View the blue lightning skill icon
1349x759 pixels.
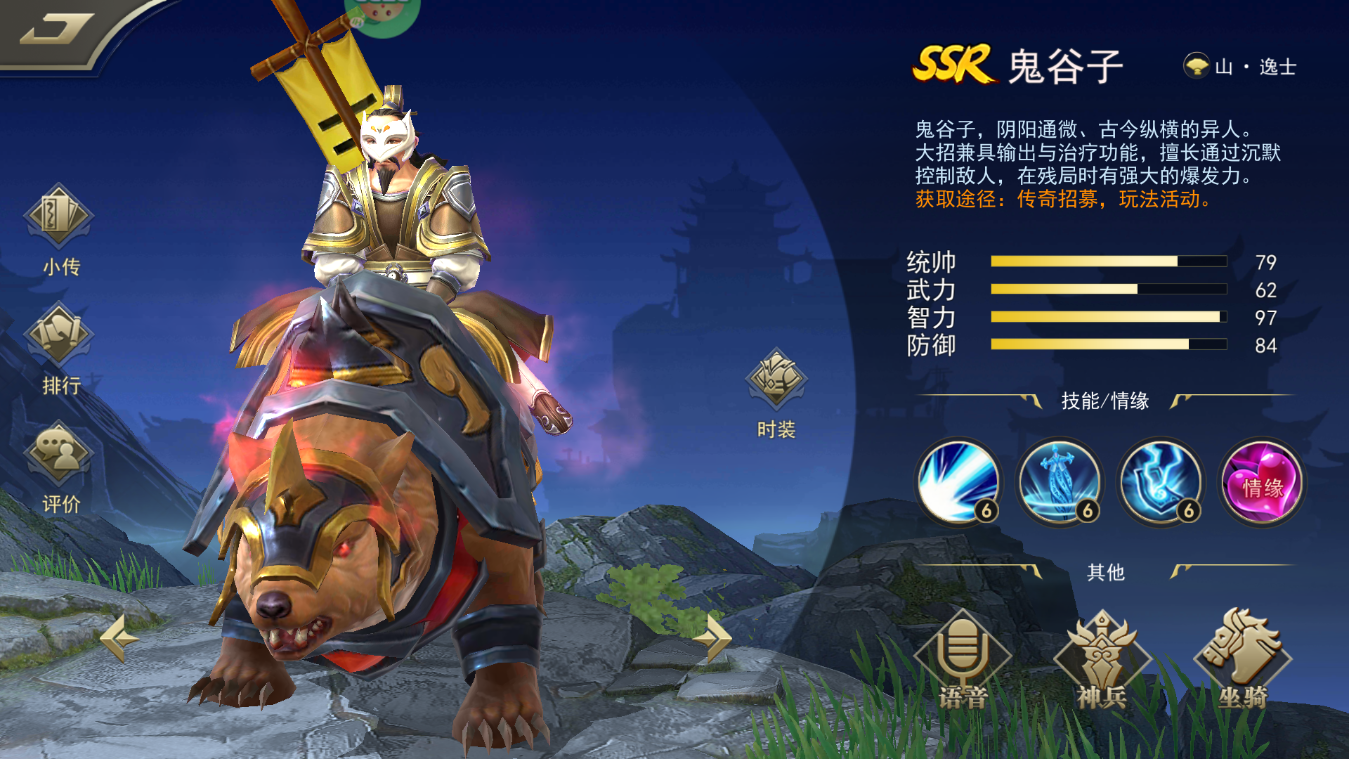1160,482
